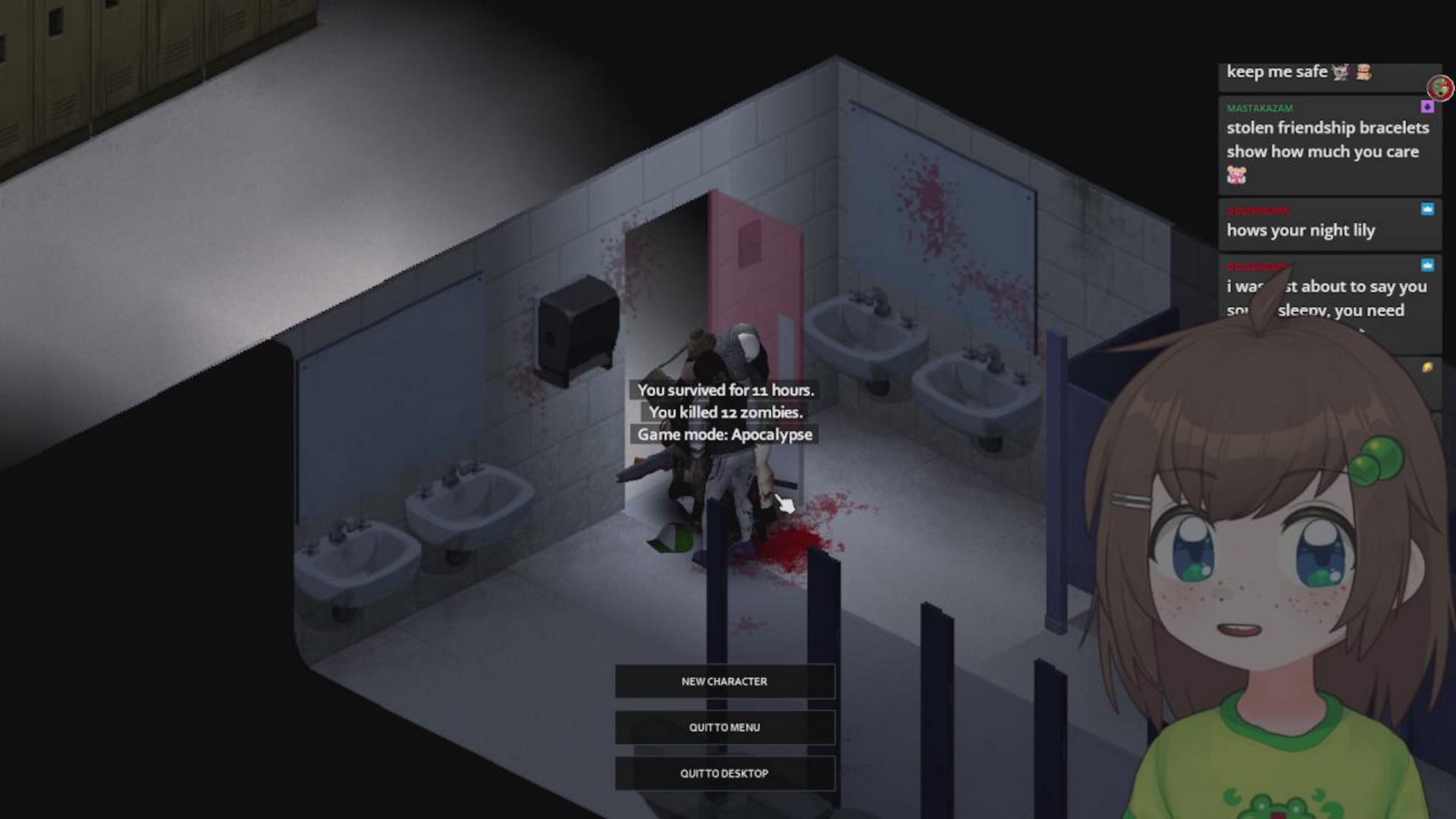Click the bear hug emote in MASTAKAZAM's message

click(1237, 174)
